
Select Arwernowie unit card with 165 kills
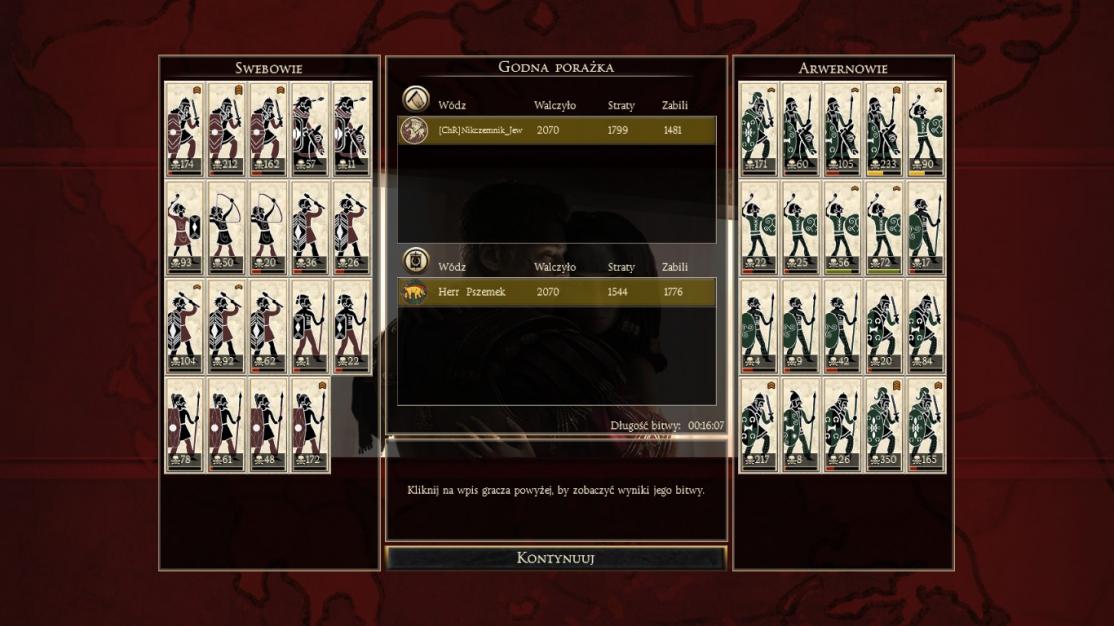pos(926,425)
